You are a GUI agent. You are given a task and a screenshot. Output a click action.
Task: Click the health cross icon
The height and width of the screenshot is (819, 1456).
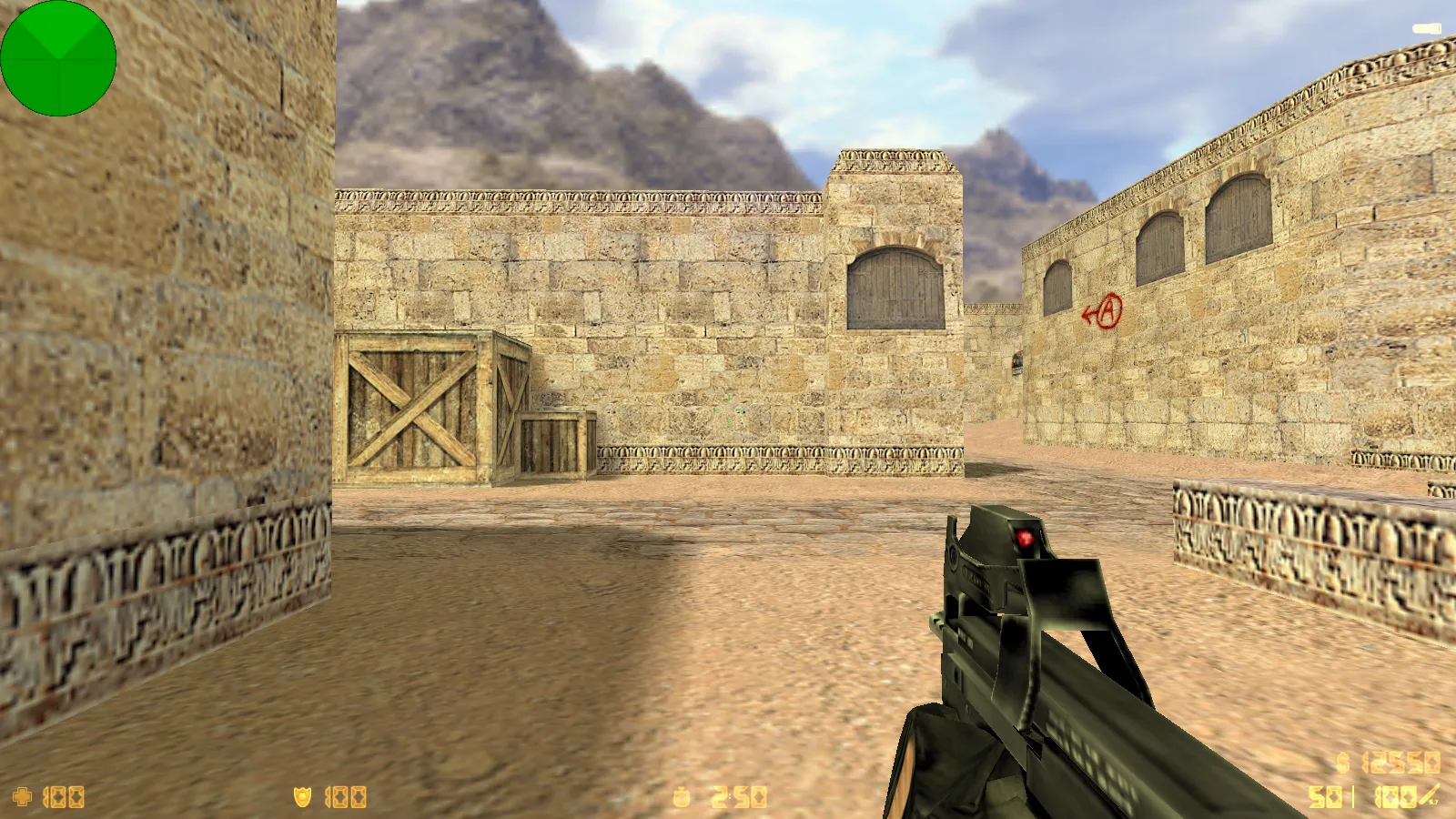coord(22,797)
